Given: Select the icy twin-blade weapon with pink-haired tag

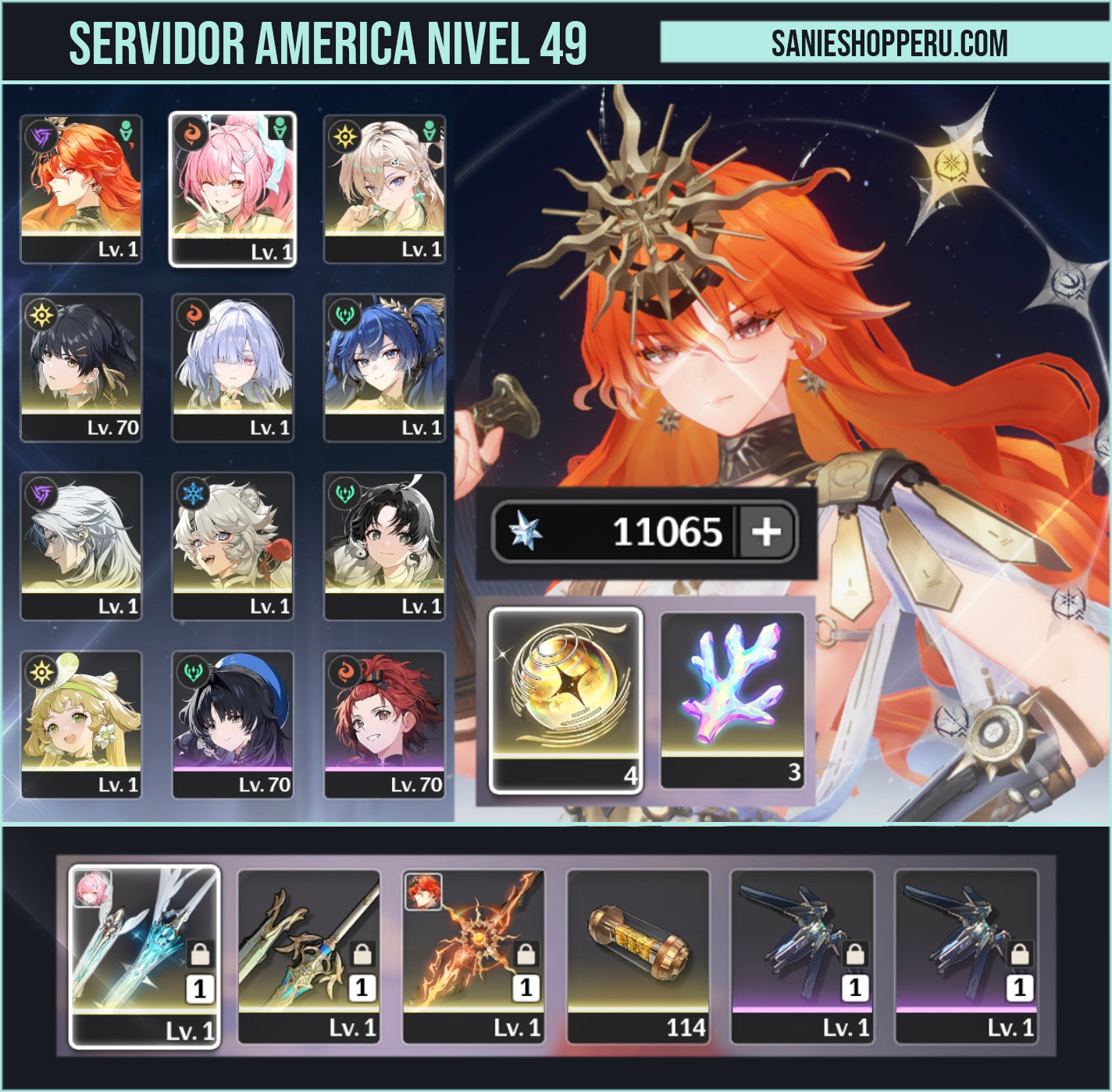Looking at the screenshot, I should pos(144,955).
